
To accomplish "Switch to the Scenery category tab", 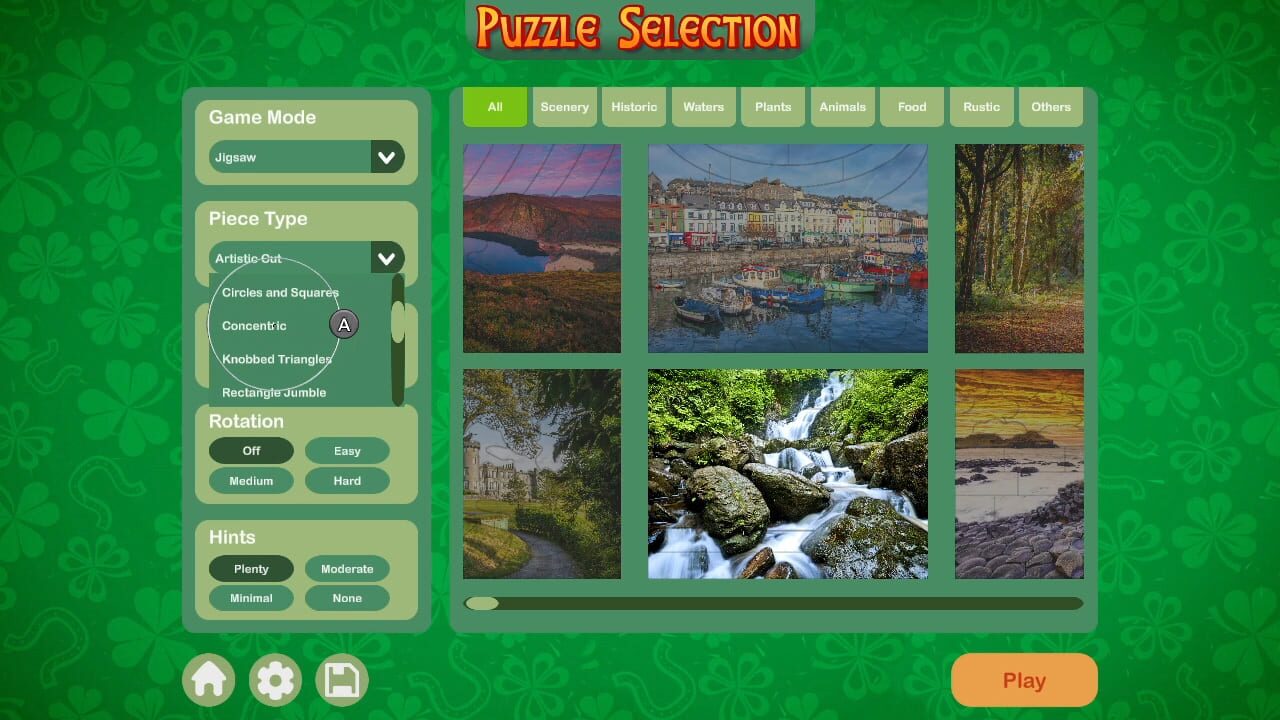I will pyautogui.click(x=564, y=106).
